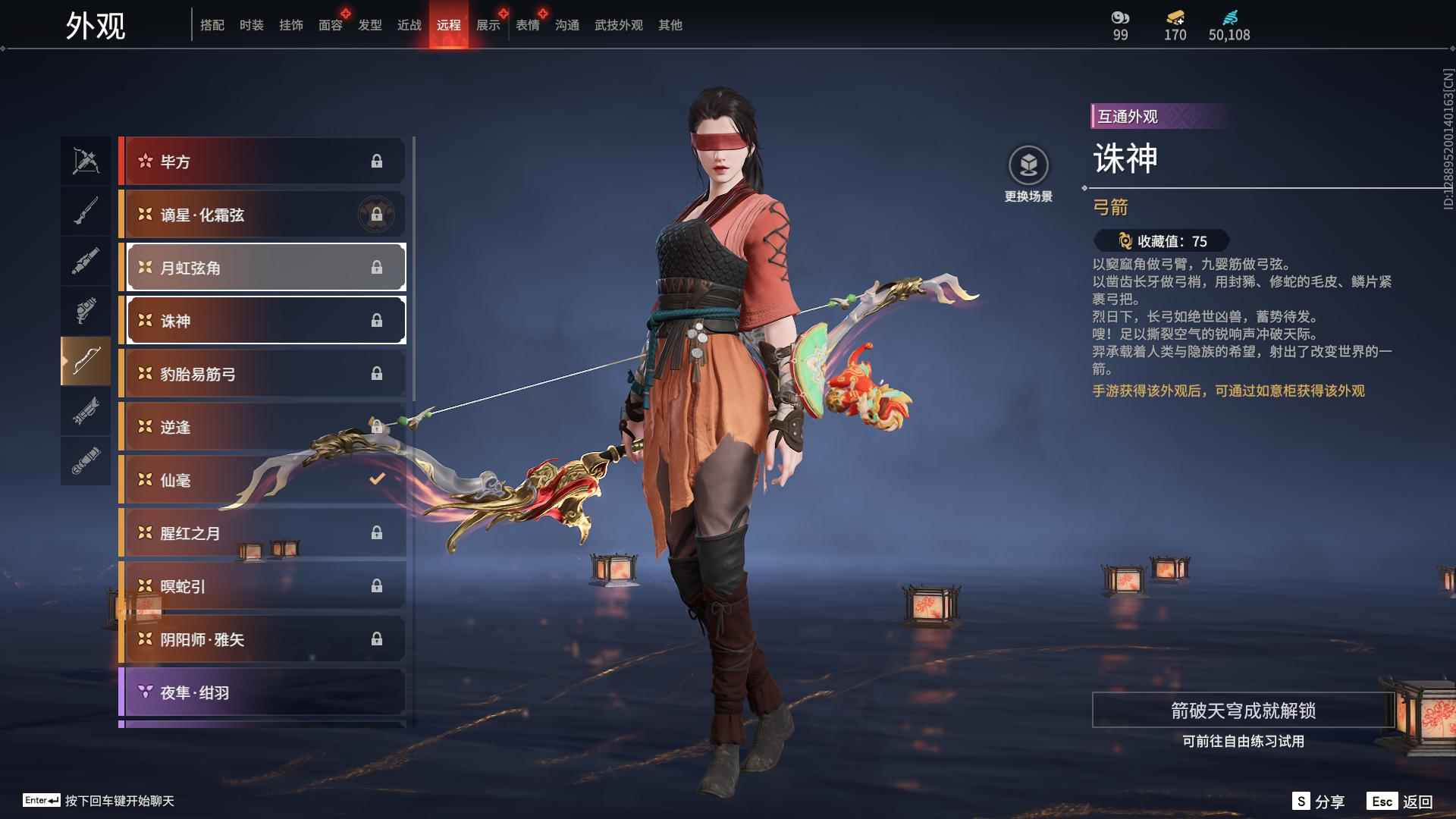Open the bottom hidden-weapon category icon
Image resolution: width=1456 pixels, height=819 pixels.
pos(86,460)
